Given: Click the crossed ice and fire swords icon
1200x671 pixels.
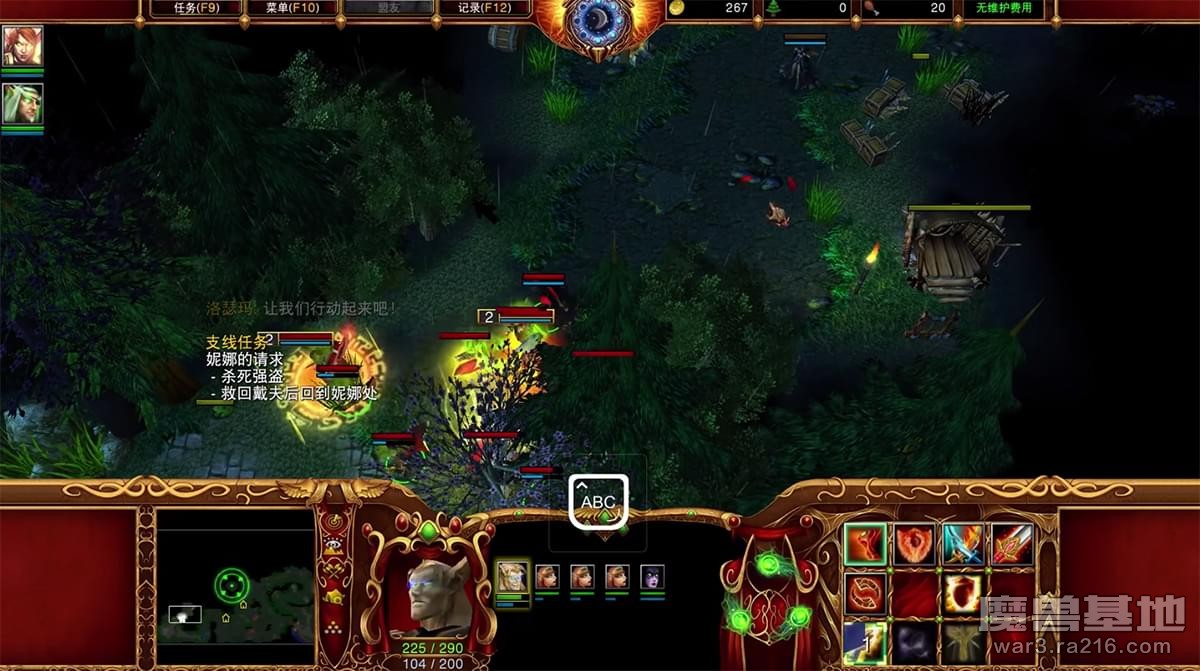Looking at the screenshot, I should [x=963, y=544].
